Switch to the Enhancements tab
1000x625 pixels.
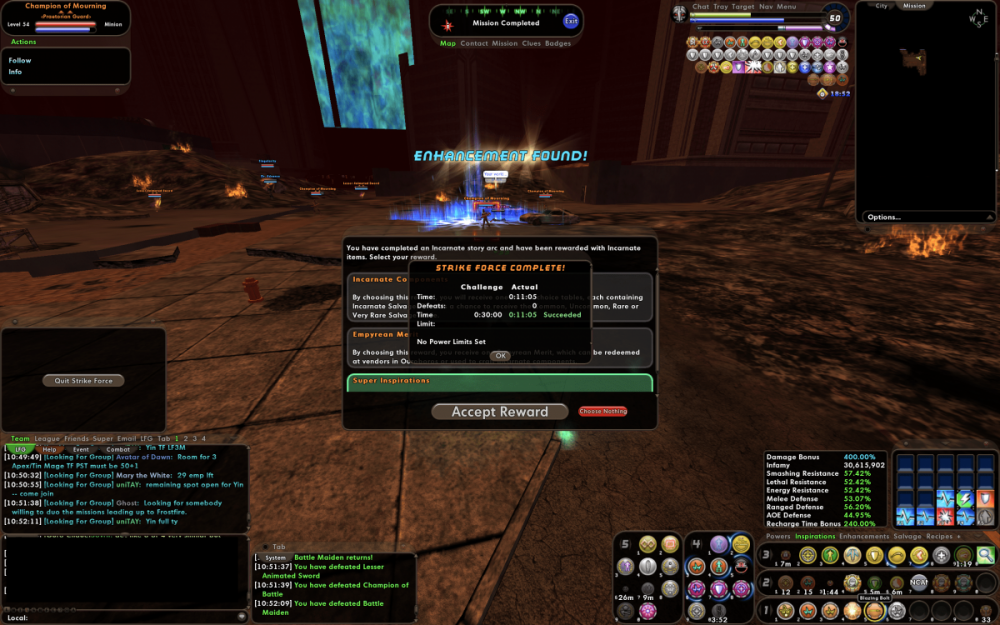(864, 537)
